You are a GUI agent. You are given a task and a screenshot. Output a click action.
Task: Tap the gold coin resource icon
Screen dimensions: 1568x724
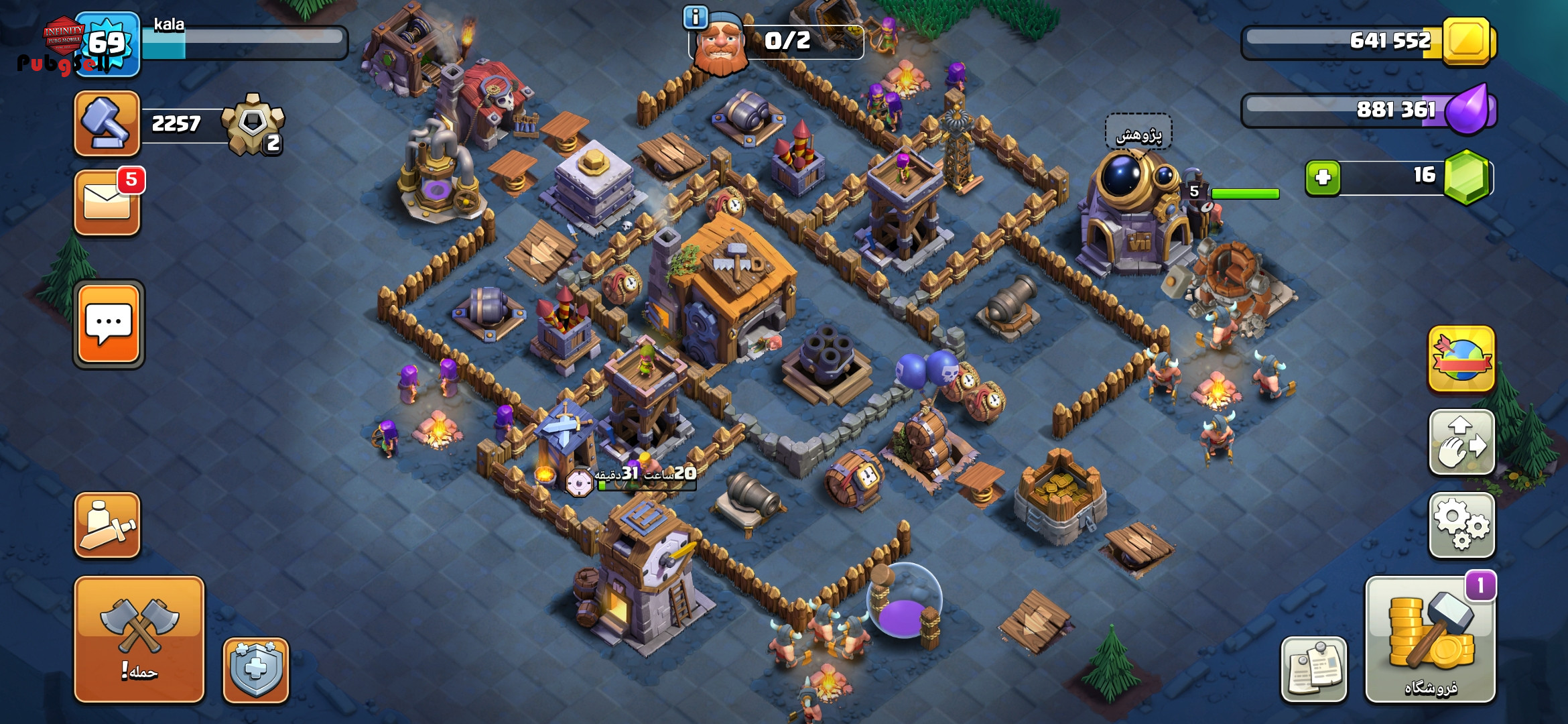point(1466,41)
